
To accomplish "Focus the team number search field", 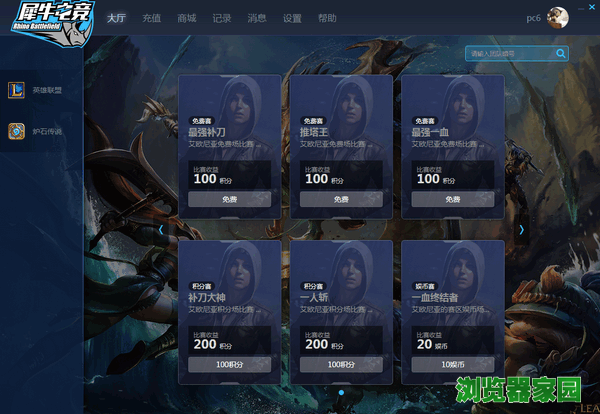I will [508, 53].
